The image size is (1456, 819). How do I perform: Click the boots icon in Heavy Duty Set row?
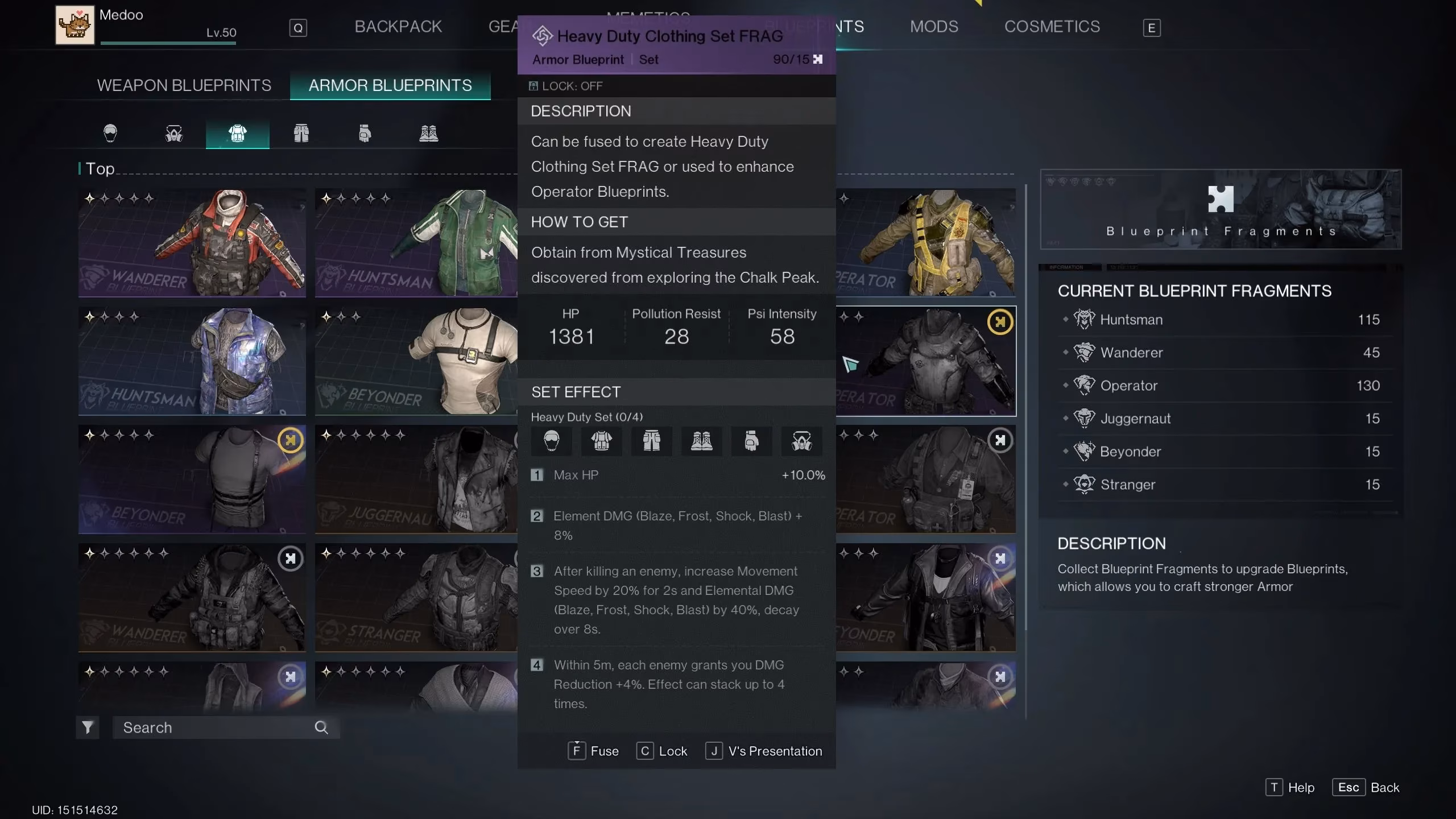703,441
